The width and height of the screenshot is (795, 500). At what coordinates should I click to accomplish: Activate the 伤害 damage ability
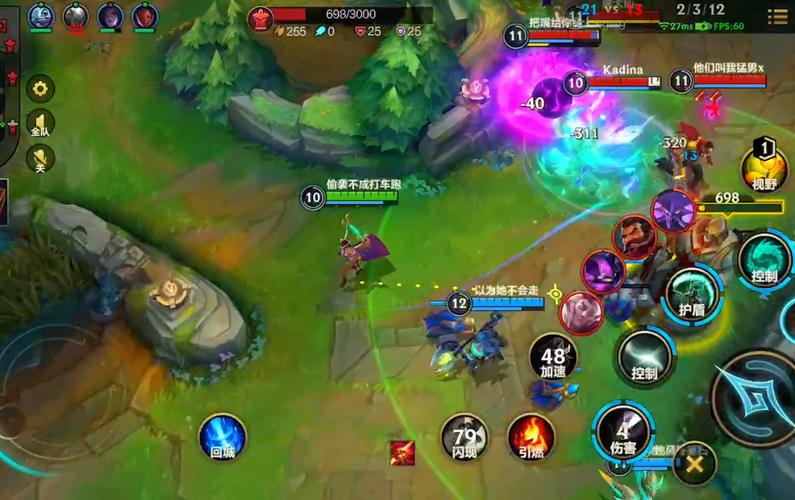tap(624, 431)
